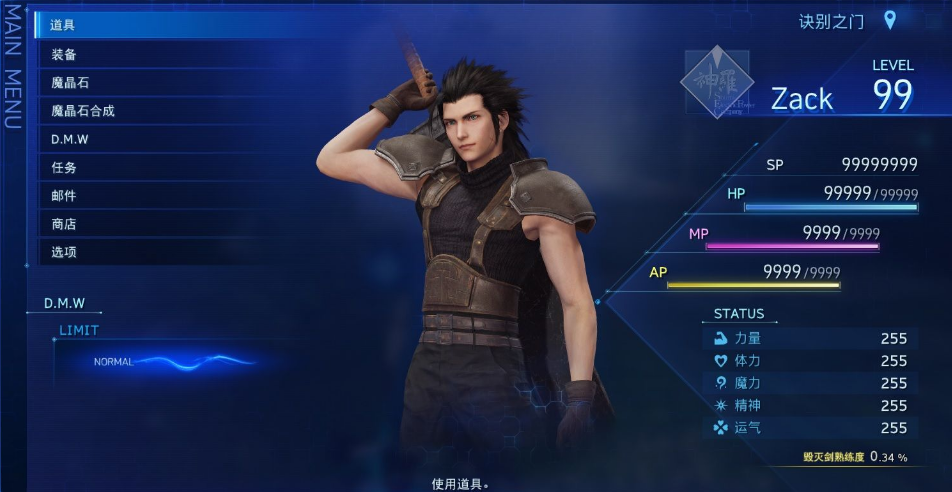The image size is (952, 492).
Task: Click the map location pin icon
Action: point(889,20)
